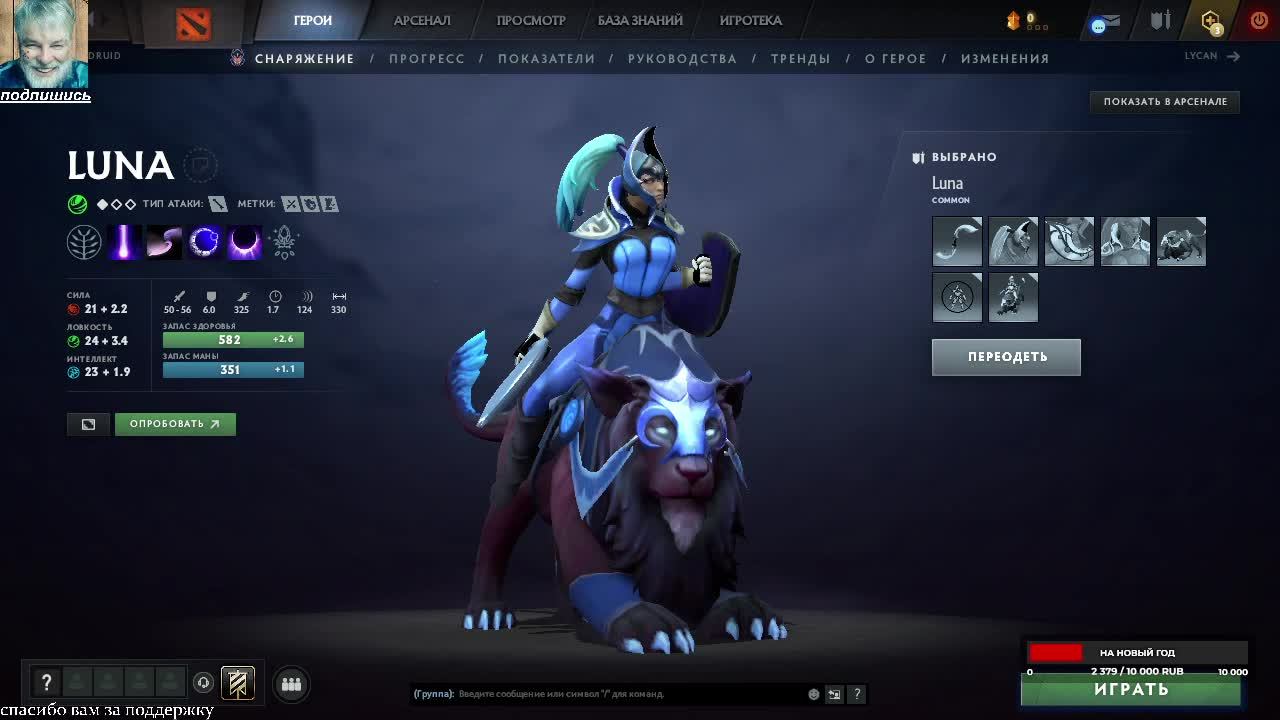Screen dimensions: 1280x720
Task: Go to next hero Lycan arrow
Action: [x=1233, y=57]
